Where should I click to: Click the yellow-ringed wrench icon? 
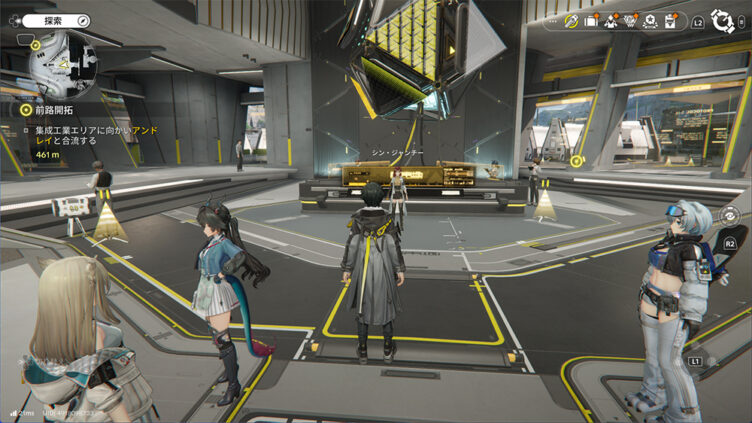571,20
